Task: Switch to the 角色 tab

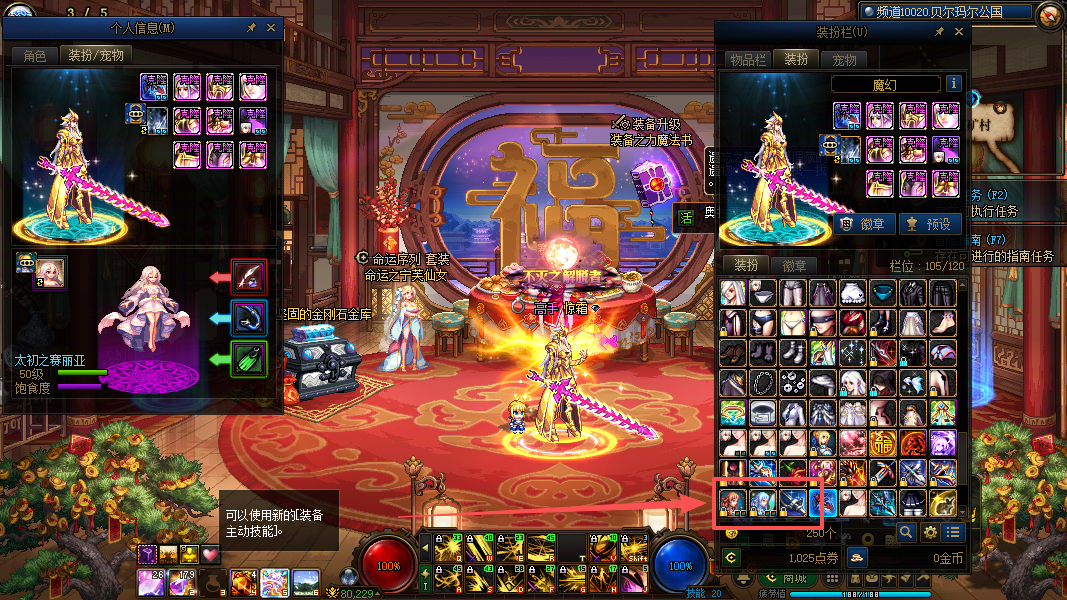Action: click(35, 56)
